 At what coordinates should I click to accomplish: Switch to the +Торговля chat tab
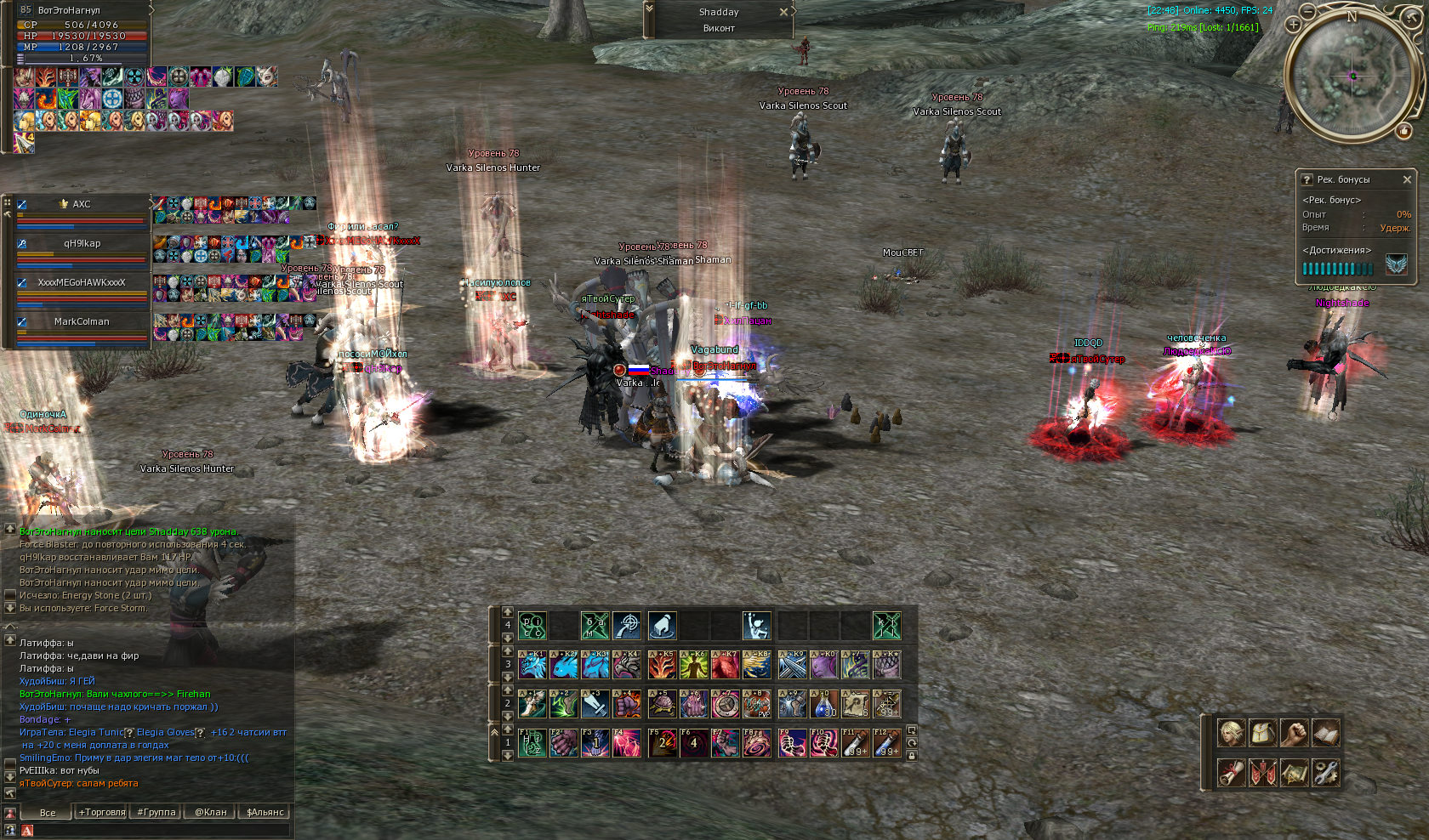click(102, 812)
